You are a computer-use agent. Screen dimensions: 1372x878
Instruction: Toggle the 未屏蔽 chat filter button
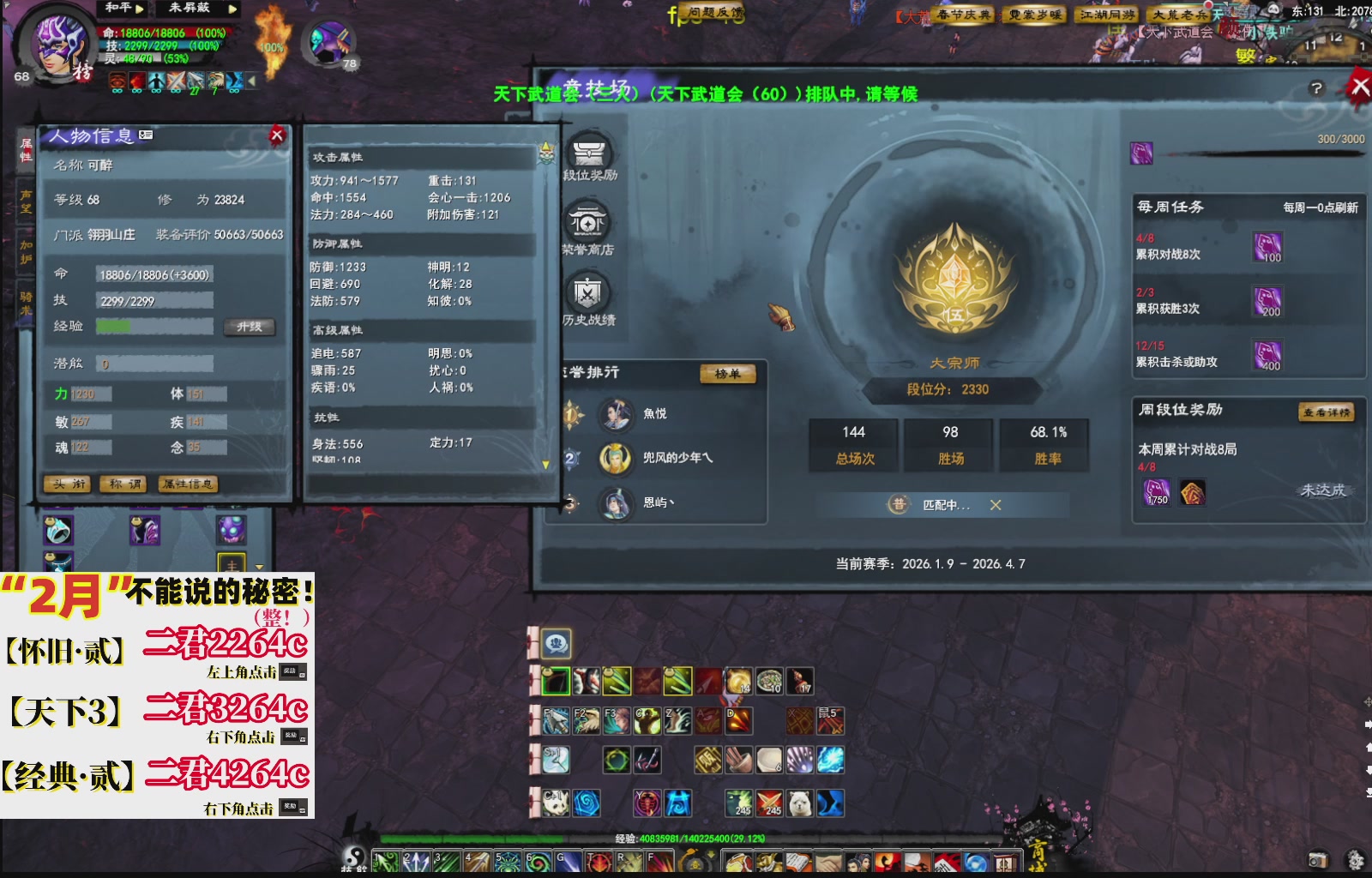(x=190, y=9)
